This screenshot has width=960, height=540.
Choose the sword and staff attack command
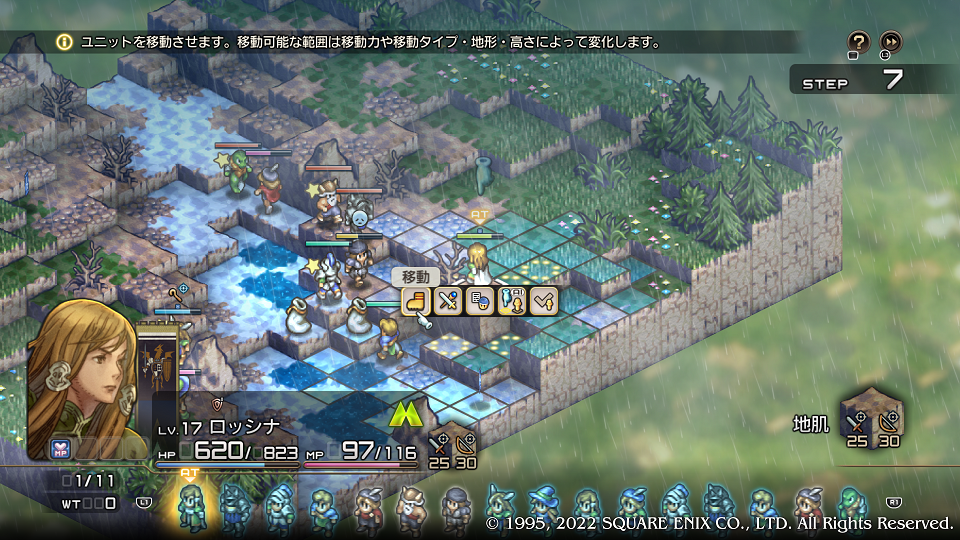pyautogui.click(x=448, y=300)
